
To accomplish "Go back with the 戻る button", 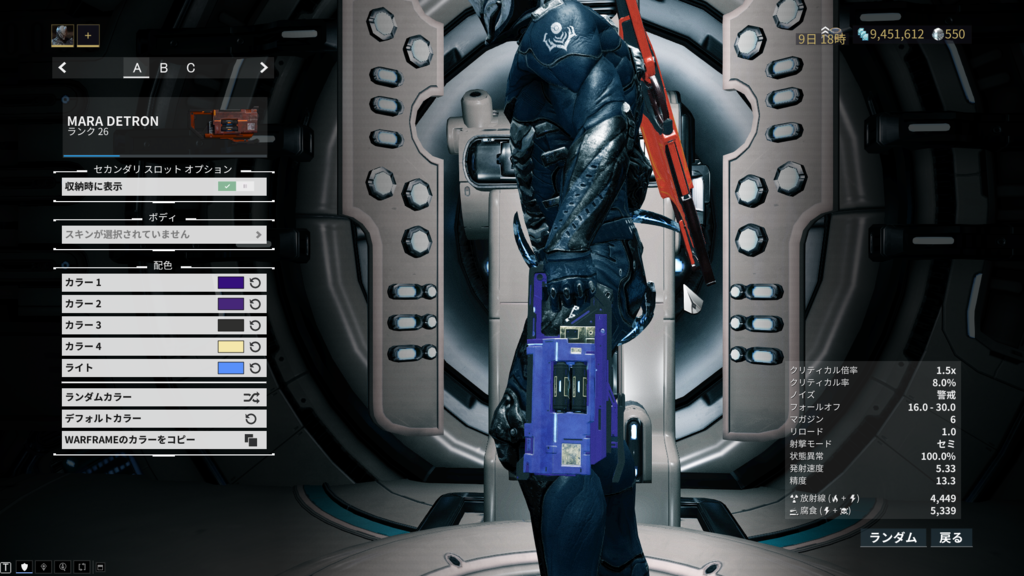I will [951, 538].
